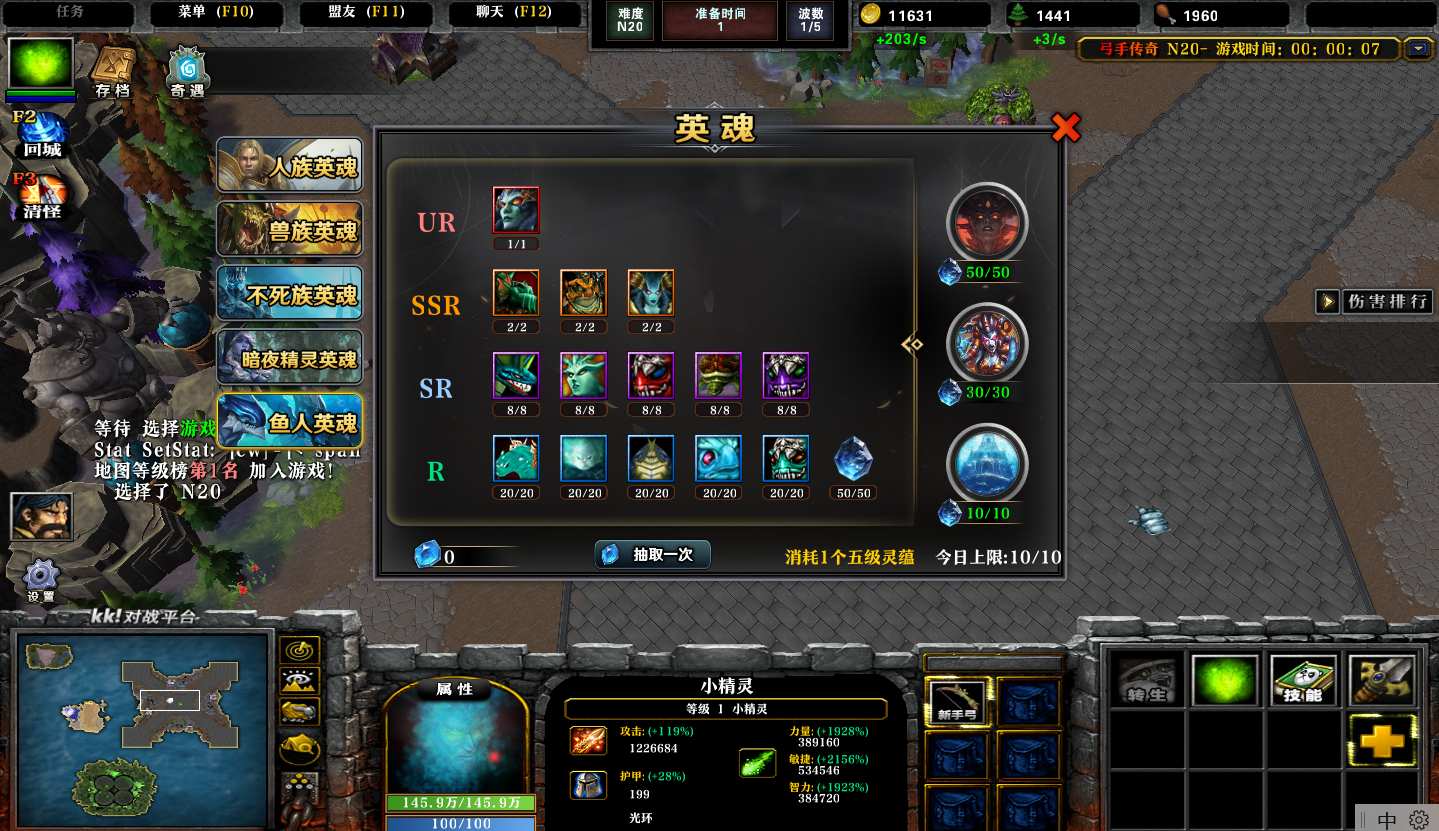Activate the 回城 return-to-town skill
Image resolution: width=1439 pixels, height=831 pixels.
click(x=42, y=136)
